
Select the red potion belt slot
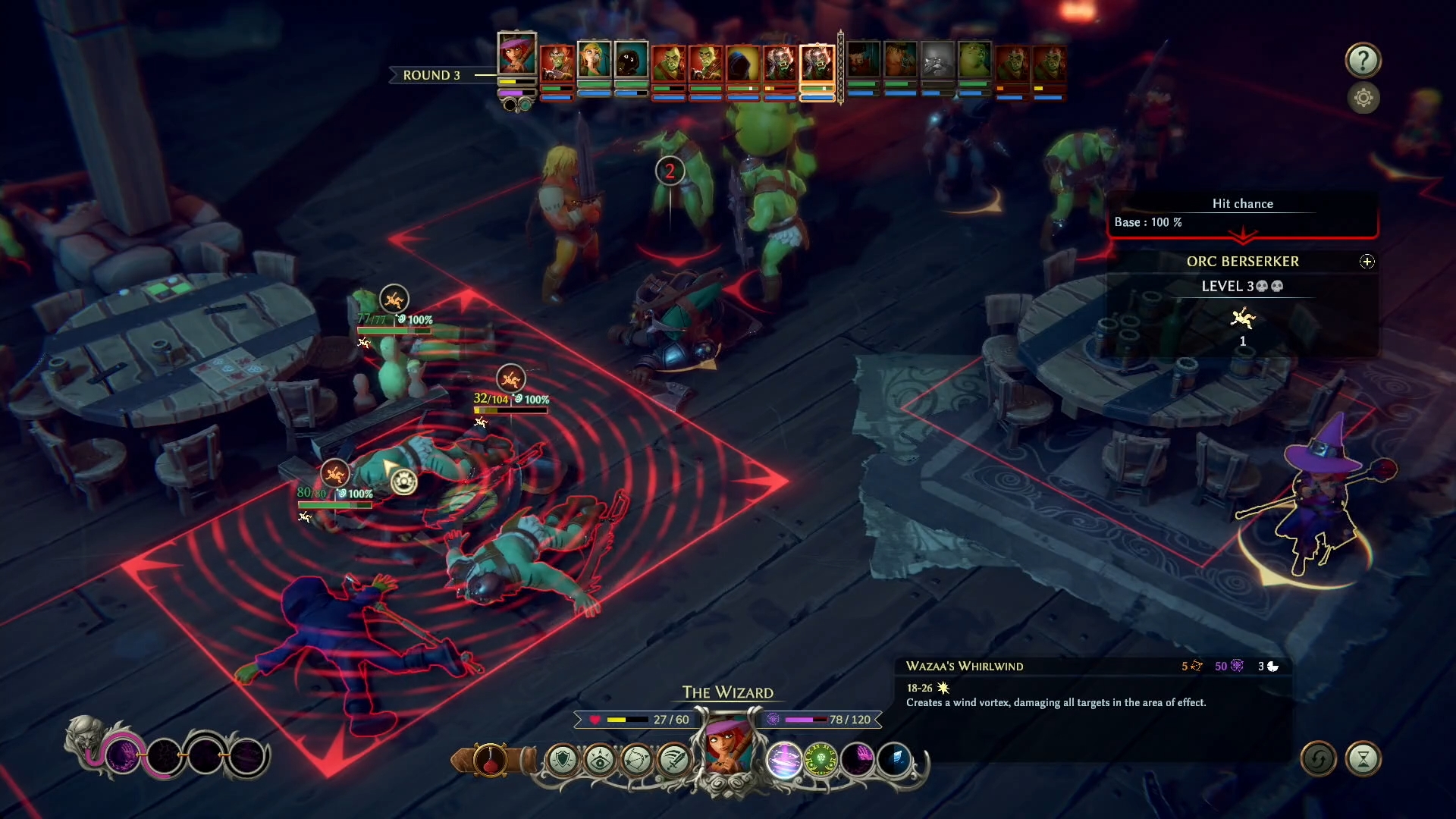click(491, 759)
